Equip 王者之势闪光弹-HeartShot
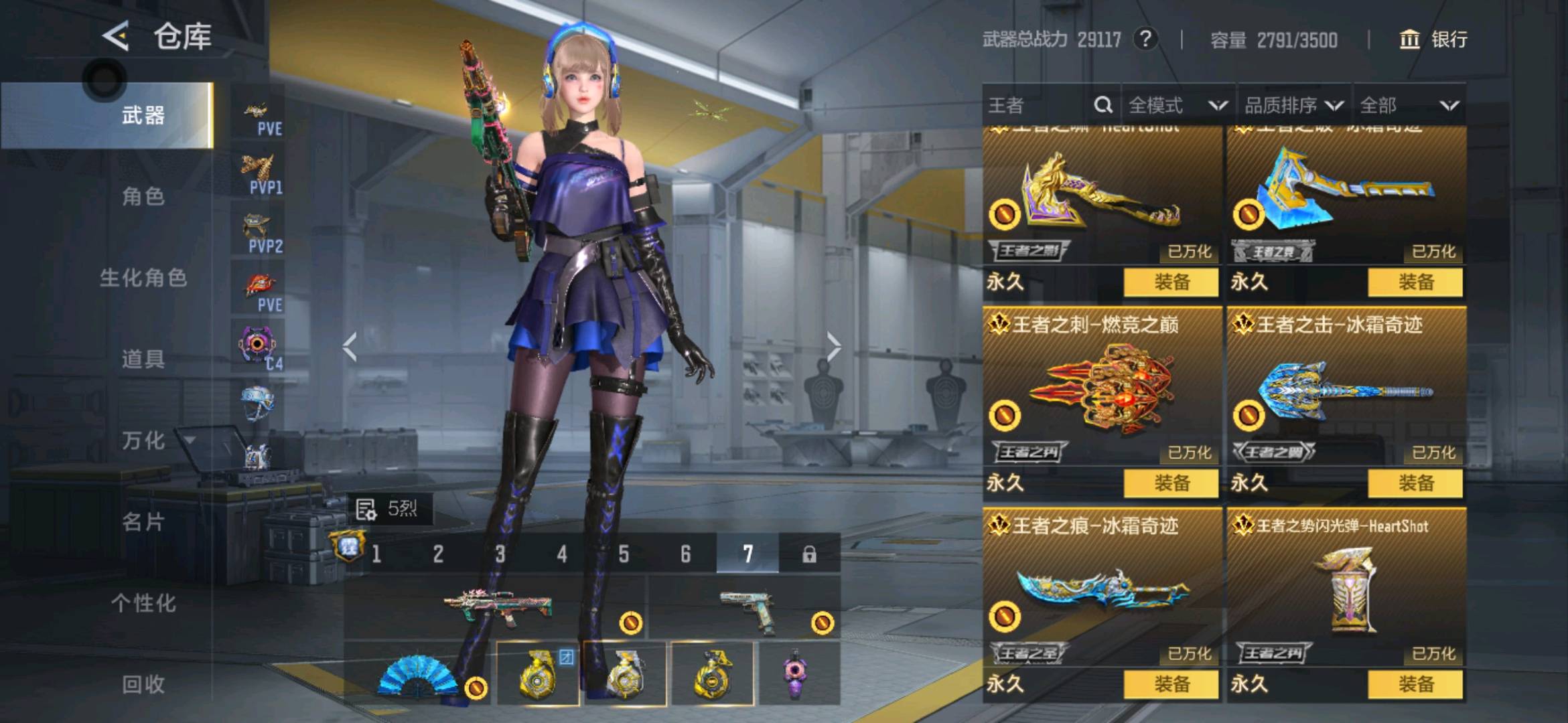Viewport: 1568px width, 723px height. tap(1415, 684)
